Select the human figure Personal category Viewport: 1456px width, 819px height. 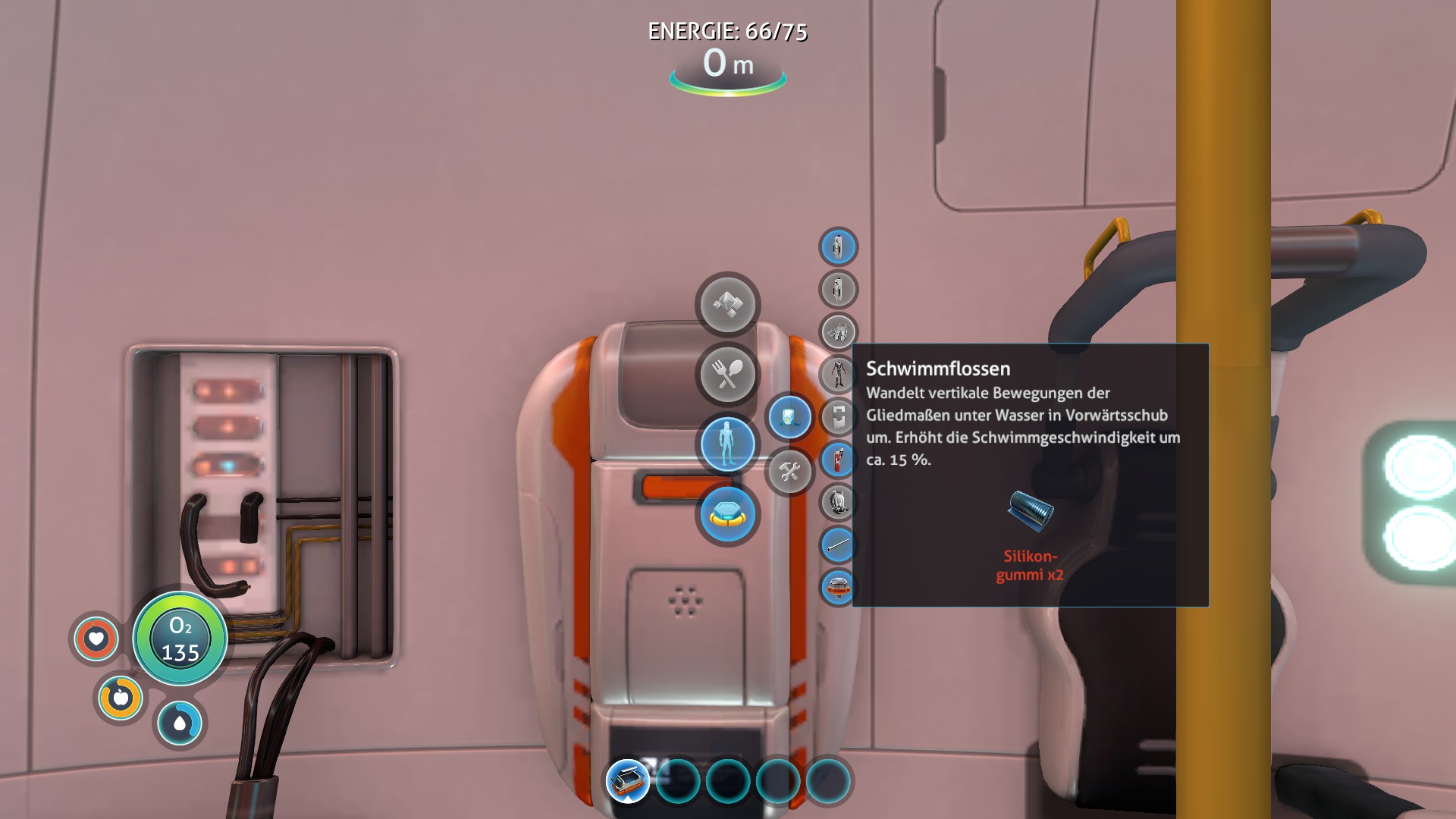pos(727,444)
